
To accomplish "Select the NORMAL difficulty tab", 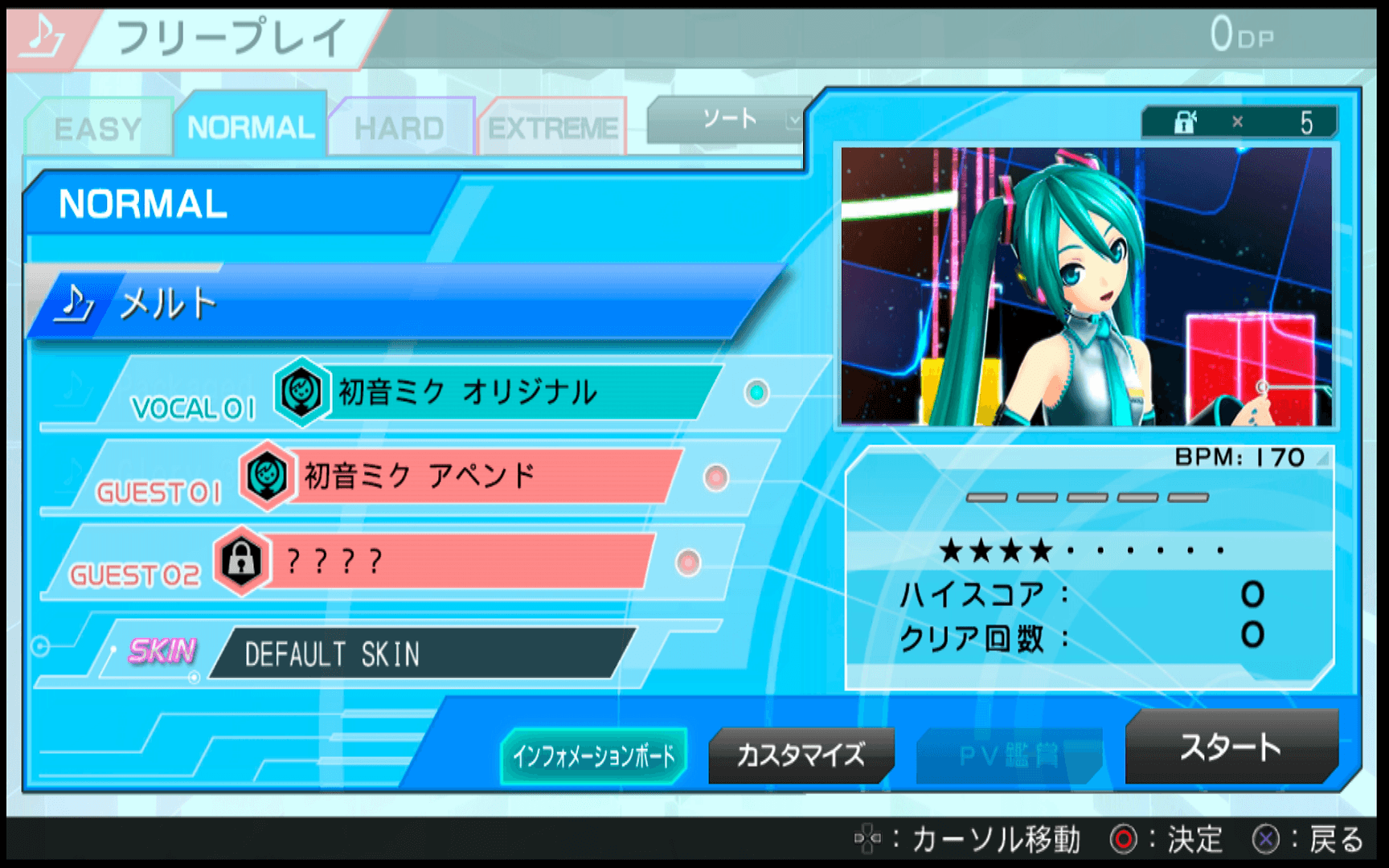I will (x=251, y=127).
